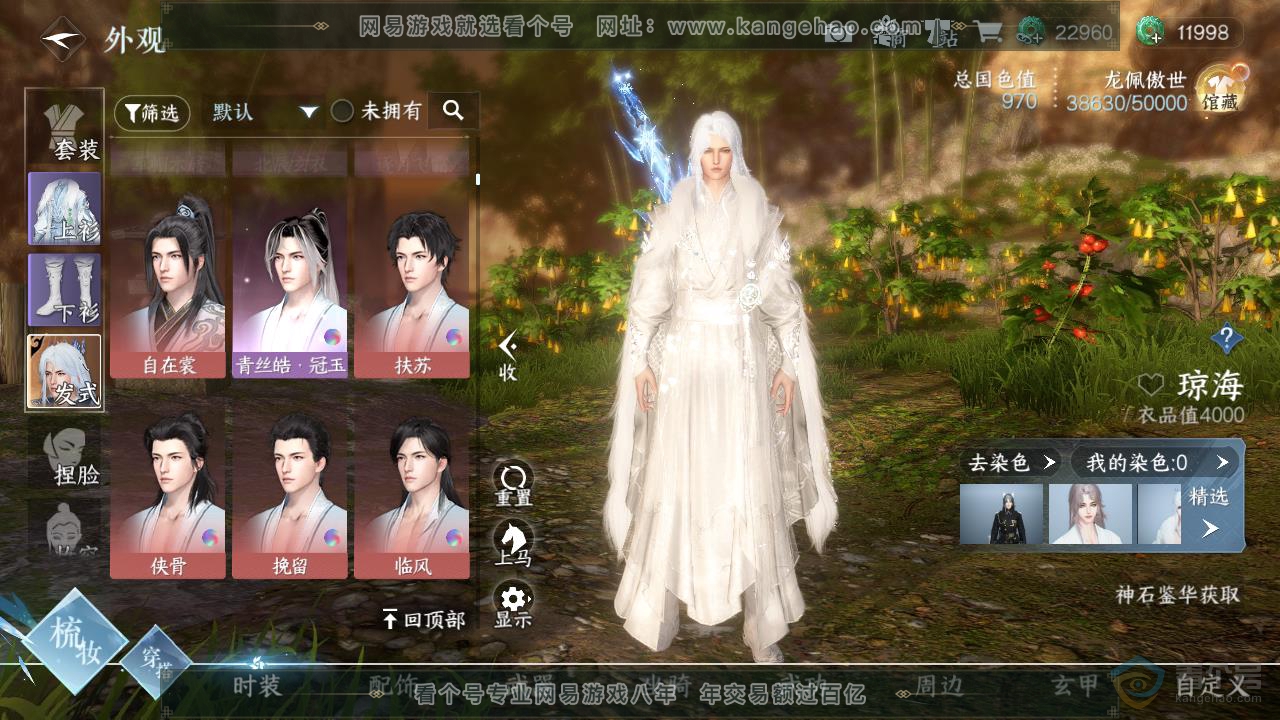Toggle the 未拥有 checkbox
The width and height of the screenshot is (1280, 720).
coord(343,112)
